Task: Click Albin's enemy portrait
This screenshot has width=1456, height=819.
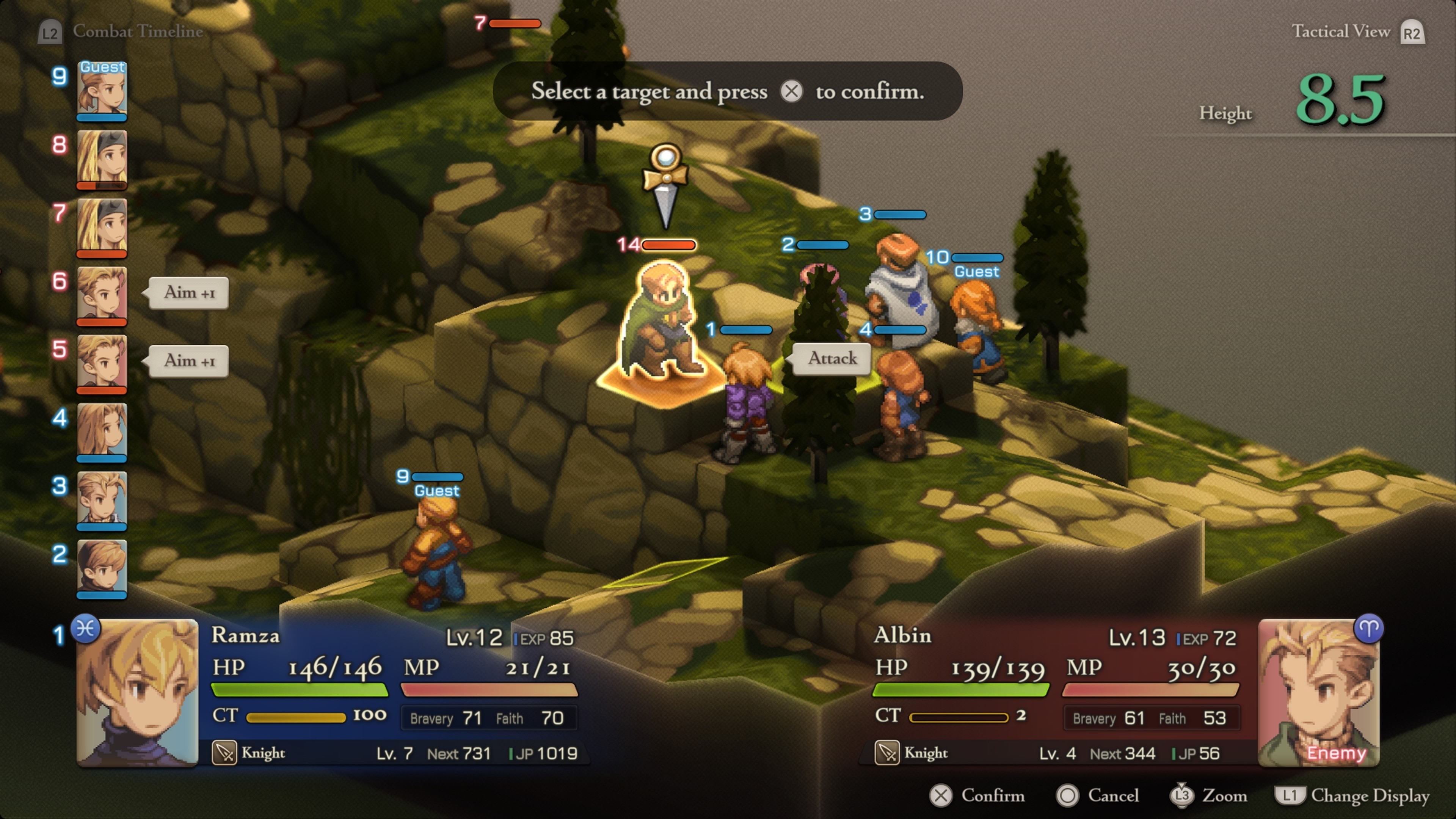Action: pyautogui.click(x=1319, y=692)
